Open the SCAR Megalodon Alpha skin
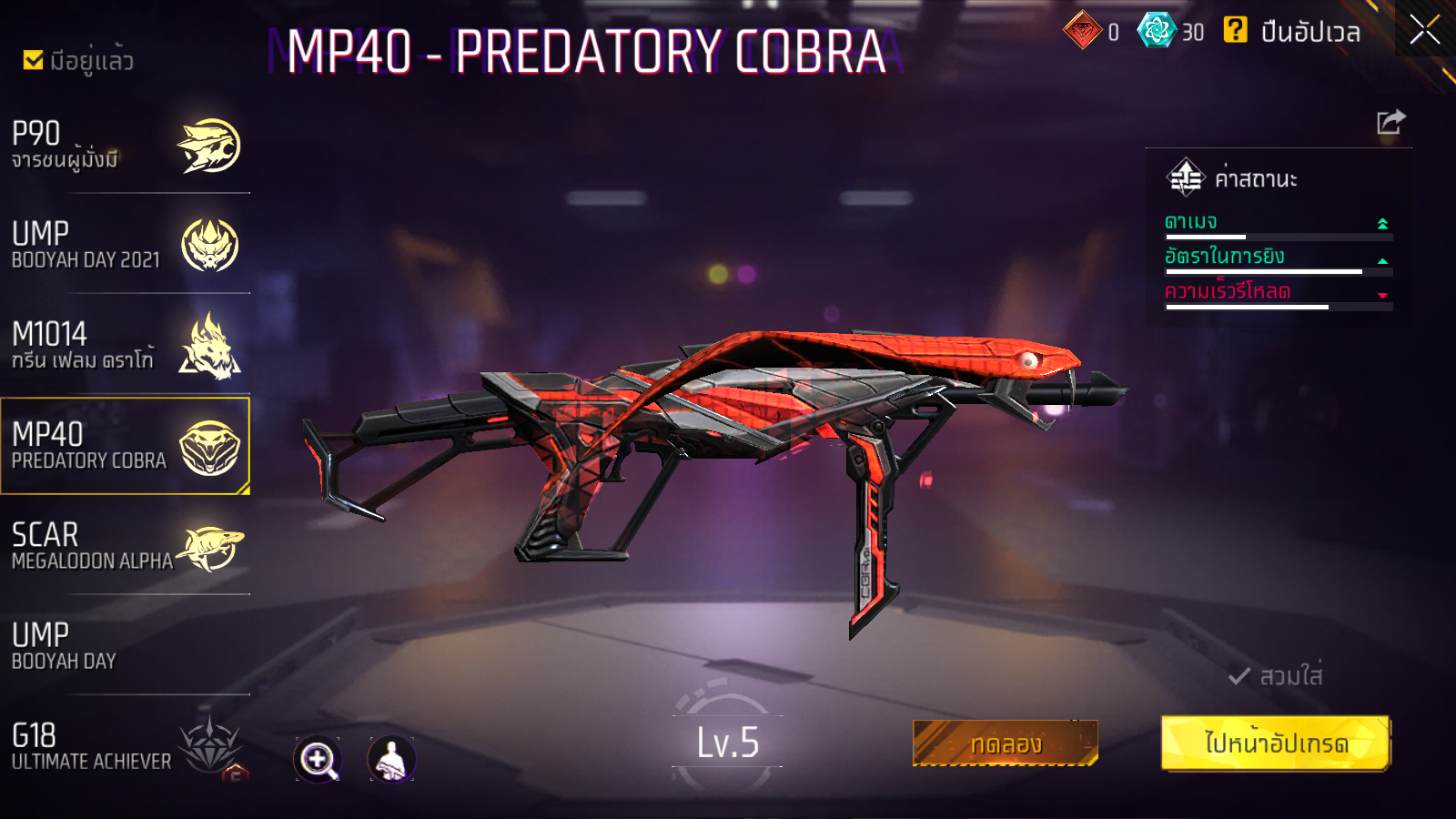1456x819 pixels. (x=126, y=546)
